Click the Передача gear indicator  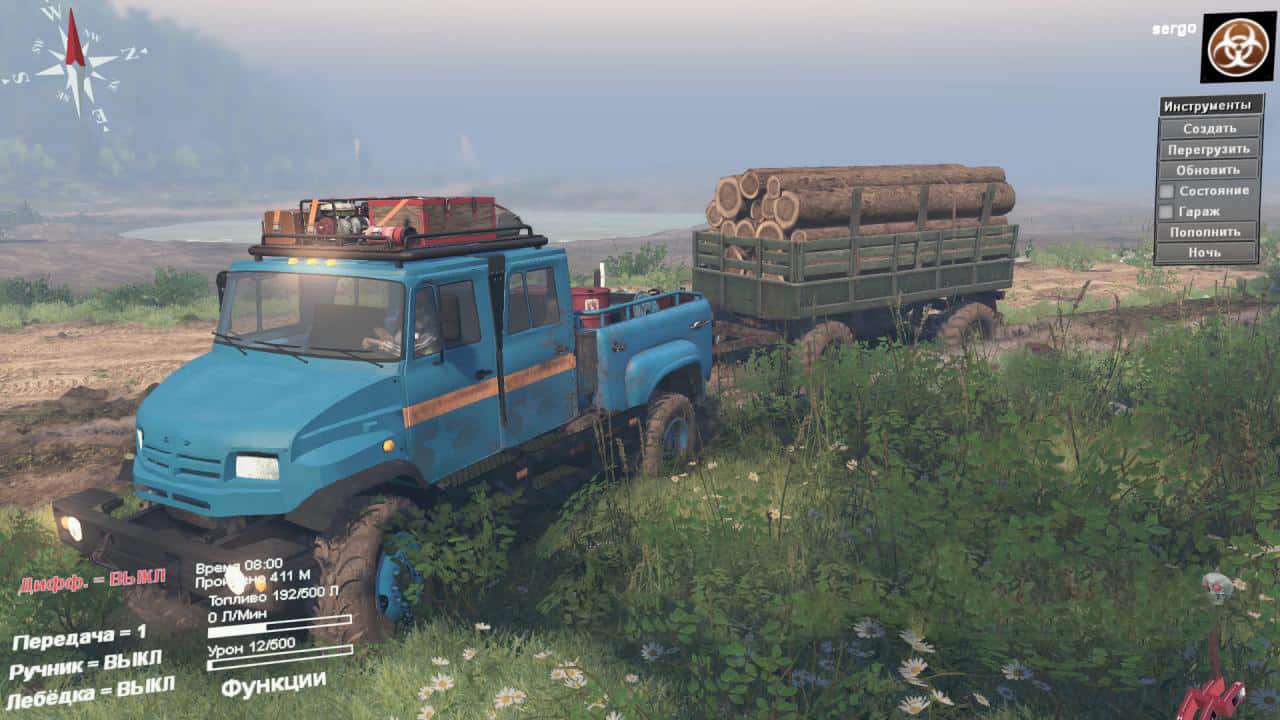(80, 637)
